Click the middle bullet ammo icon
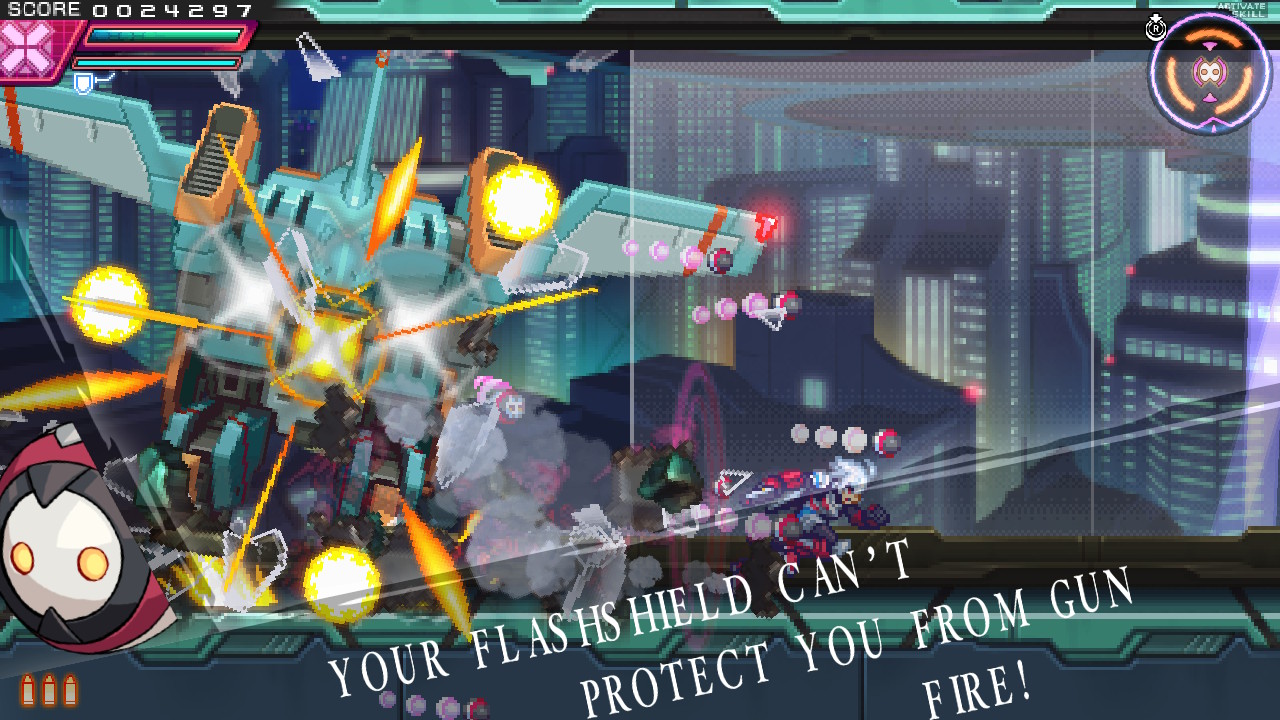The image size is (1280, 720). coord(49,691)
